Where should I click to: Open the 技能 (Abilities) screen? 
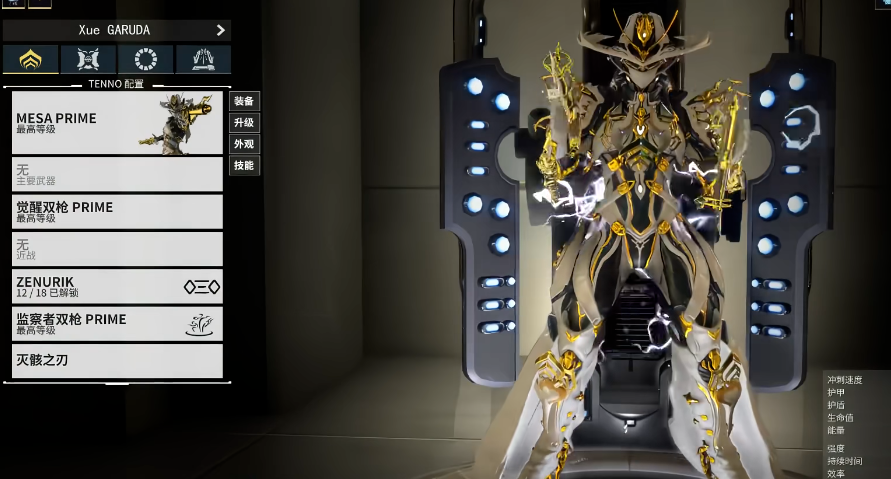[x=244, y=165]
